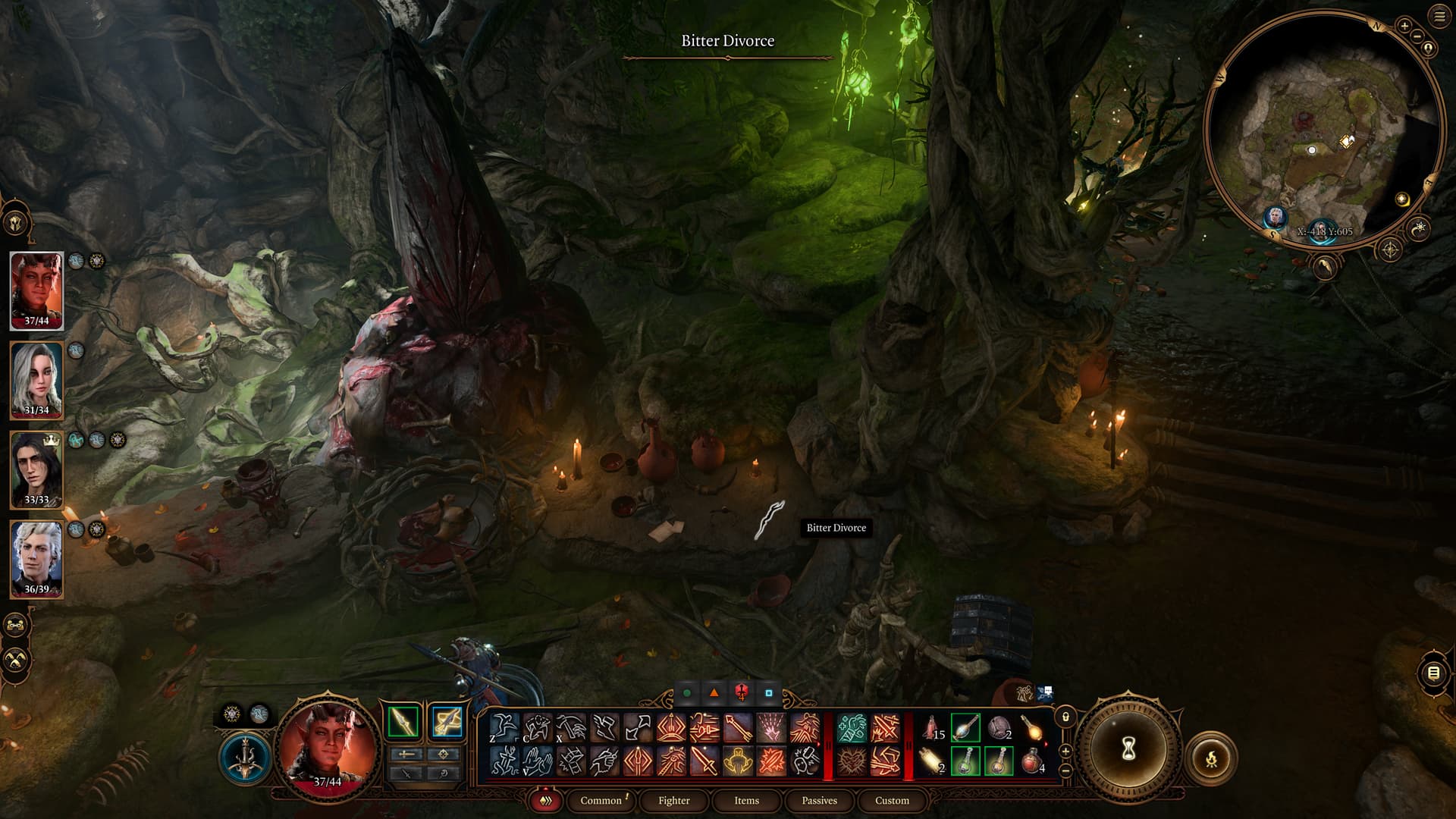Viewport: 1456px width, 819px height.
Task: Show the Items hotbar tab
Action: click(x=746, y=800)
